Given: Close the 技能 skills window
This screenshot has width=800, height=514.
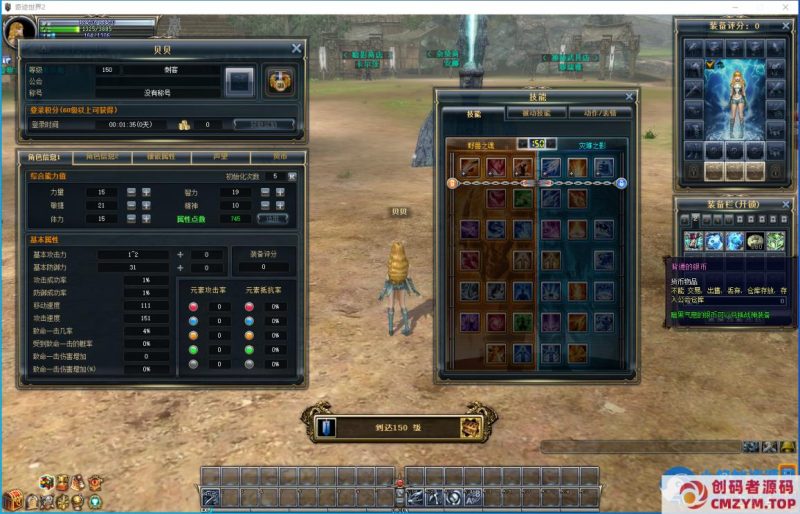Looking at the screenshot, I should tap(629, 97).
